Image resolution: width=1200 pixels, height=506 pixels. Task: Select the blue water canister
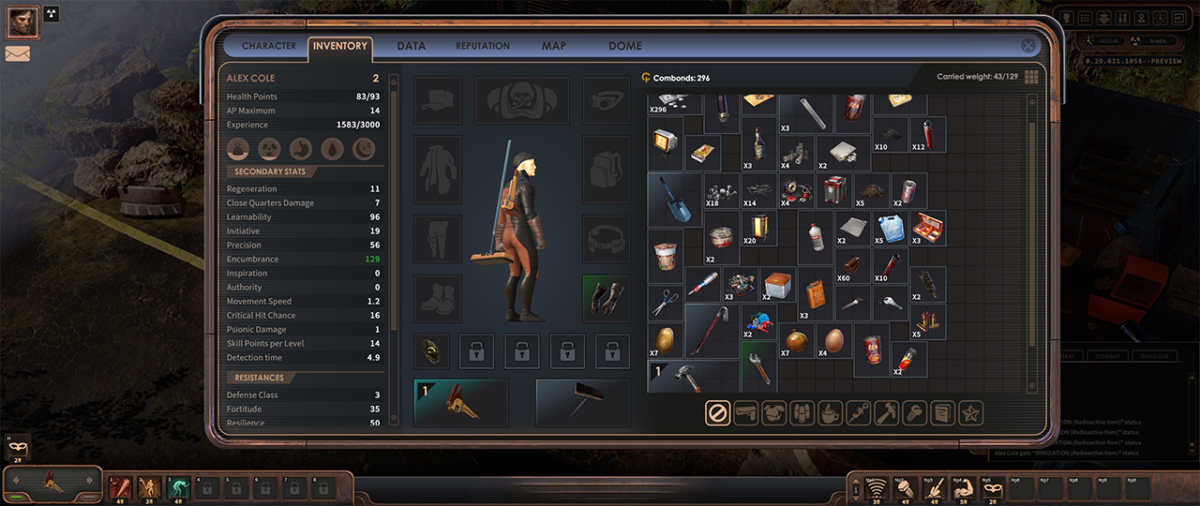891,228
